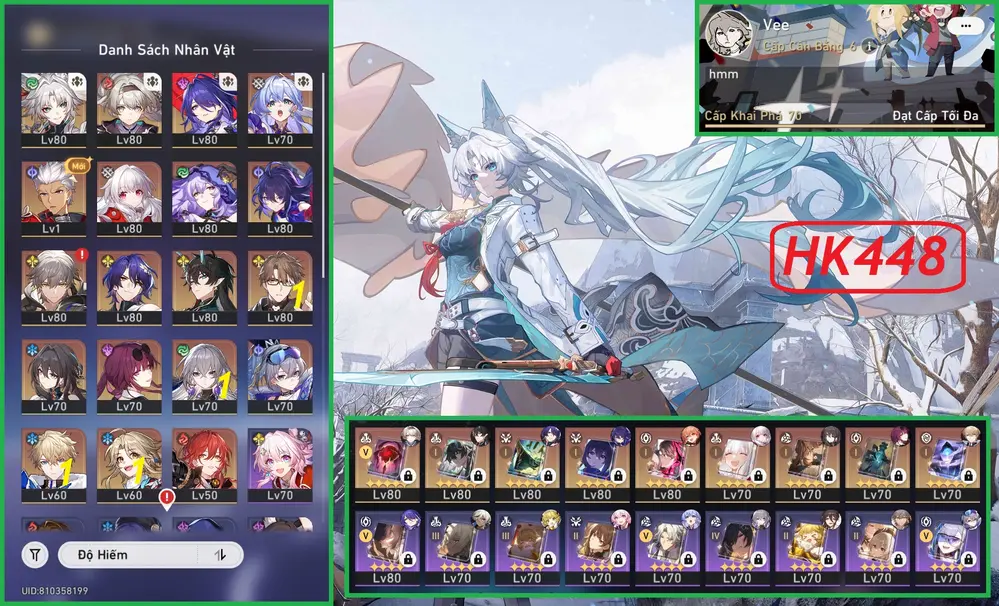Image resolution: width=999 pixels, height=606 pixels.
Task: Toggle the sort order arrows
Action: point(221,555)
